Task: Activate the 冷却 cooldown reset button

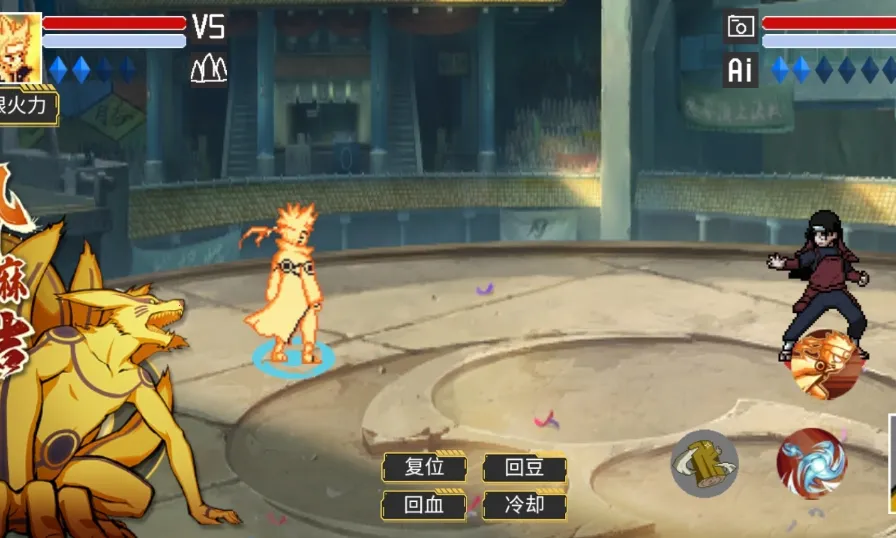Action: click(x=524, y=505)
